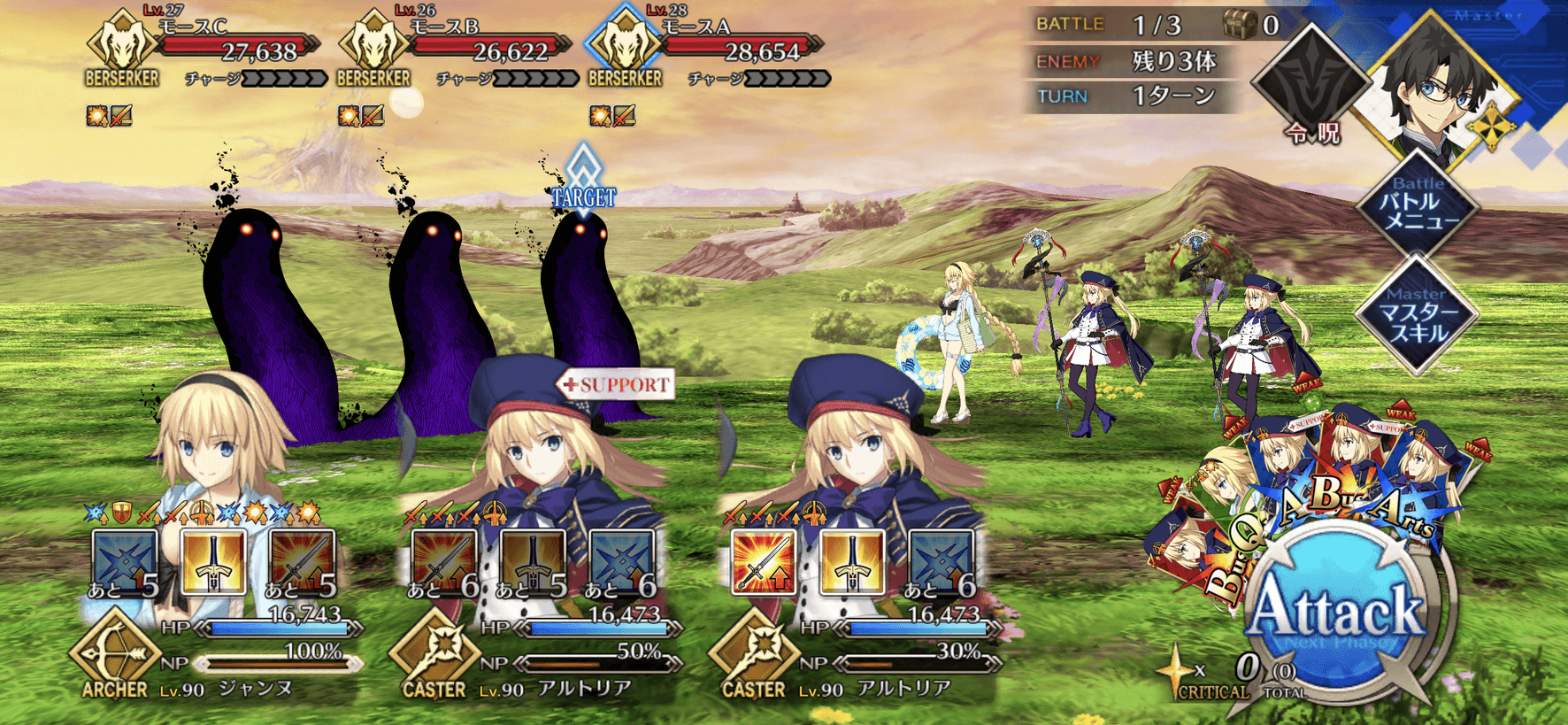The width and height of the screenshot is (1568, 725).
Task: Select enemy モースA nameplate
Action: [x=706, y=49]
